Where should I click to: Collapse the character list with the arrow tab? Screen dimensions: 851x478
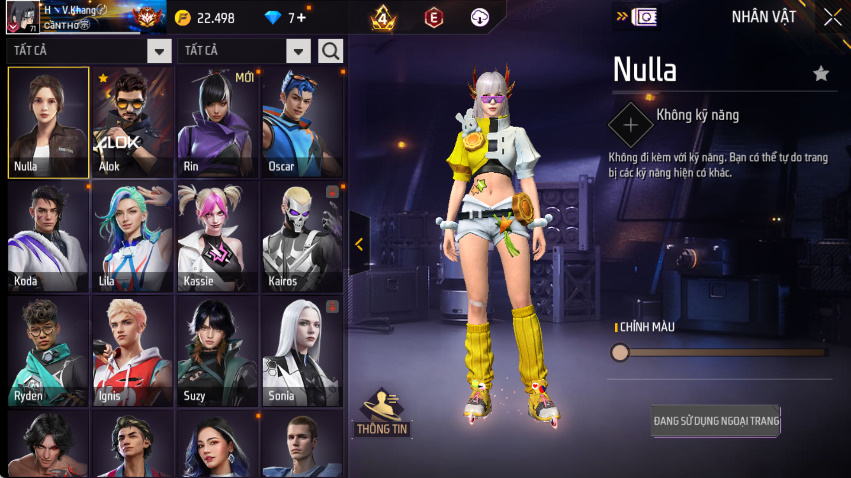coord(359,244)
